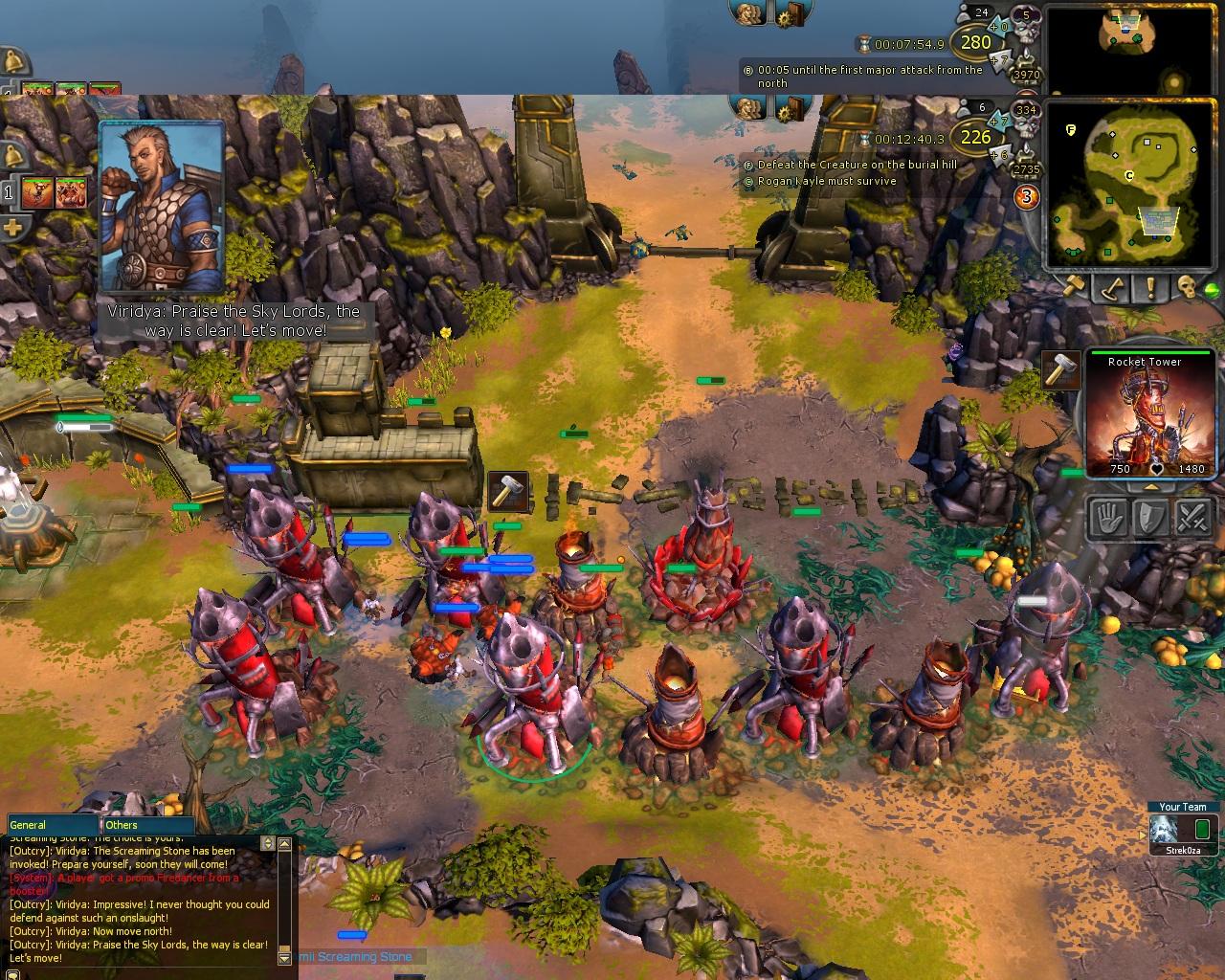Click the Viridya speaker portrait

tap(161, 206)
